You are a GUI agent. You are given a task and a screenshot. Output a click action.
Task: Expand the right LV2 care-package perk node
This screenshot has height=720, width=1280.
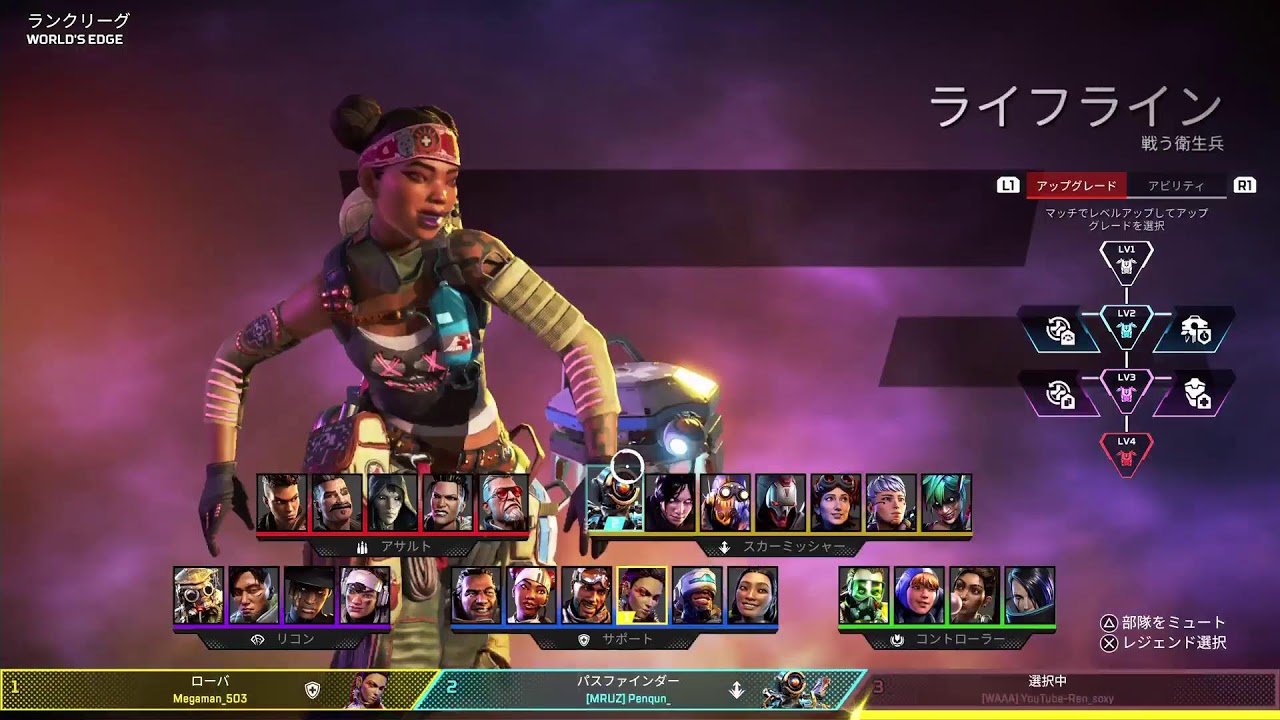(1195, 330)
